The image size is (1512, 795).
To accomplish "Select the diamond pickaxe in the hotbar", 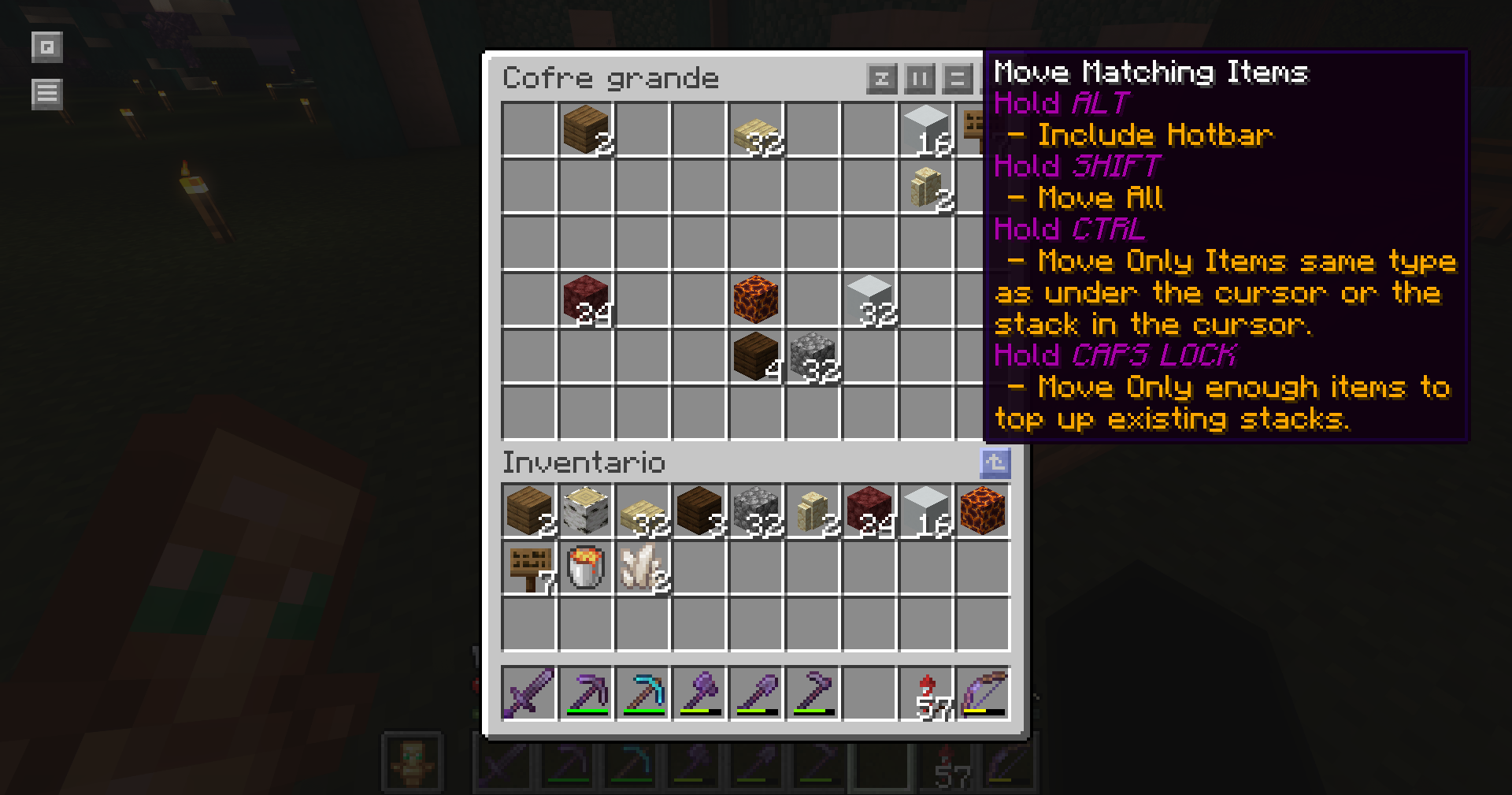I will coord(643,694).
